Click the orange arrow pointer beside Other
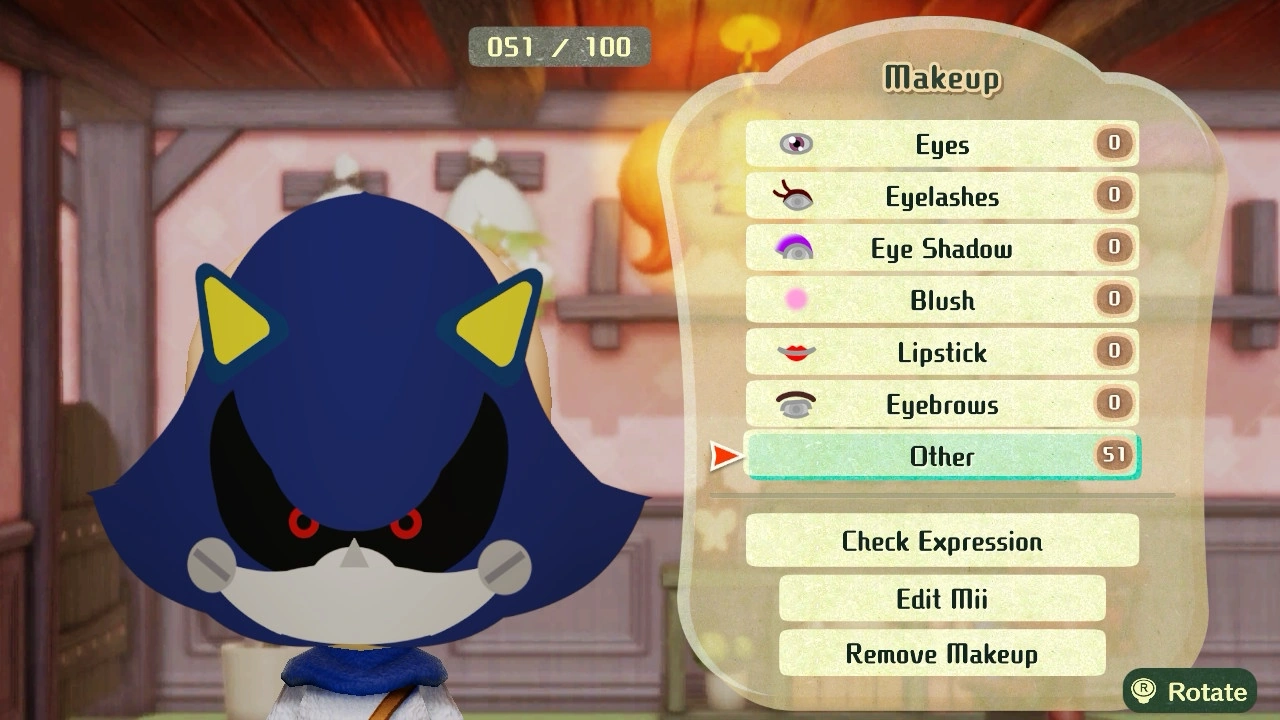 click(x=723, y=457)
